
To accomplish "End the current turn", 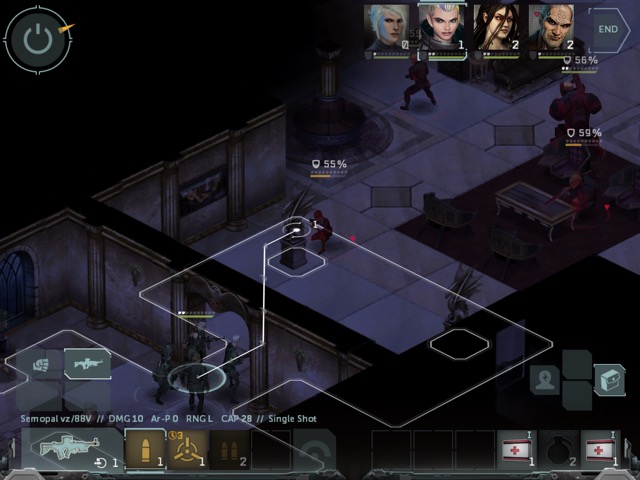I will (609, 30).
